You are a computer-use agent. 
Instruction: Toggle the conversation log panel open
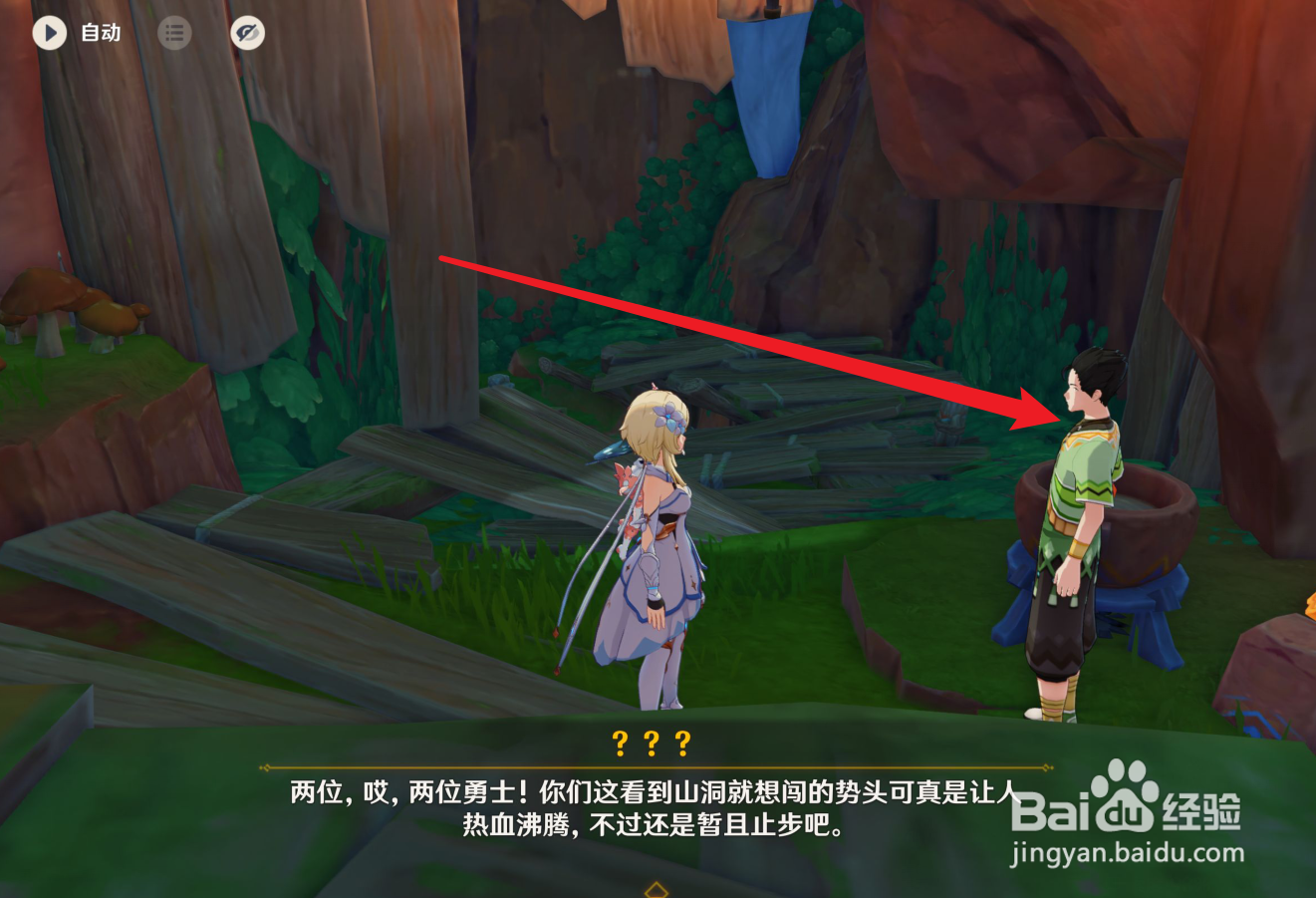175,33
